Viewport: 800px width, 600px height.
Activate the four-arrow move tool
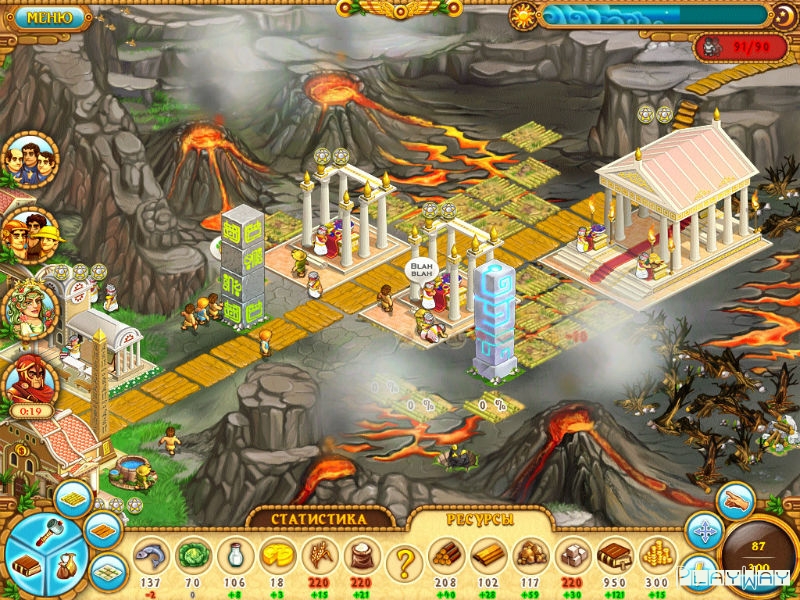pyautogui.click(x=703, y=530)
